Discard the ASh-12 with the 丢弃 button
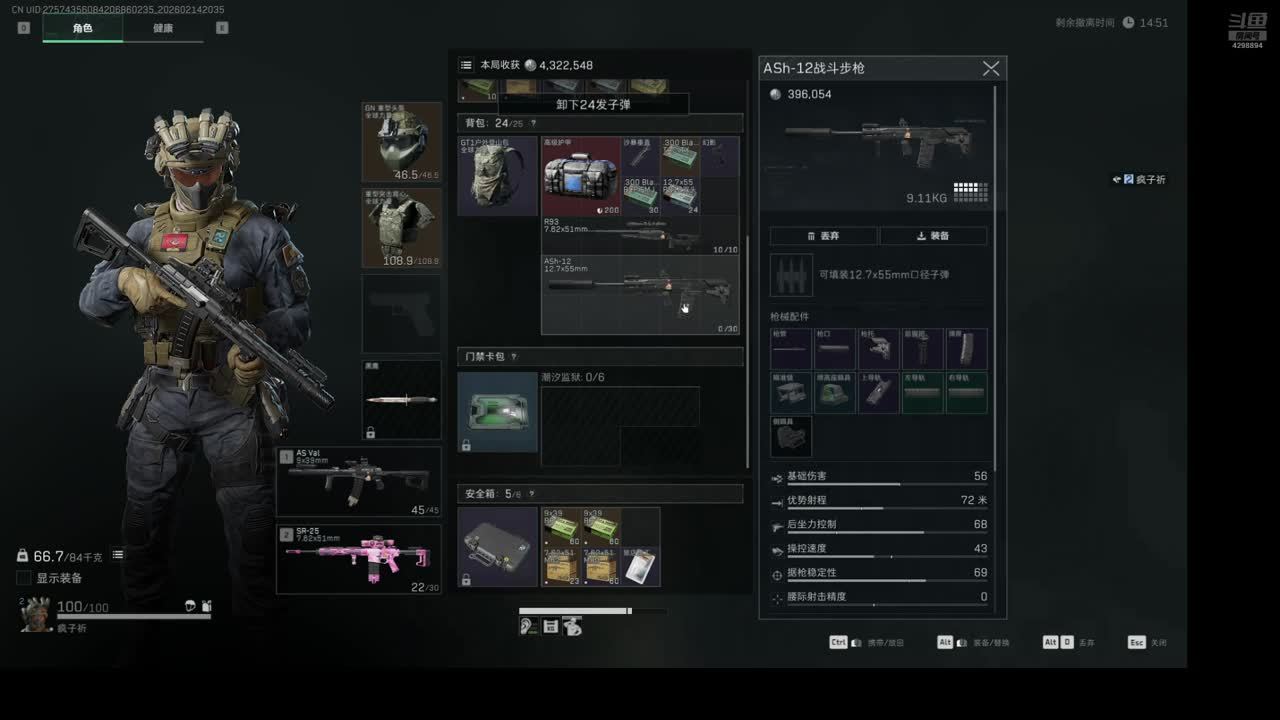1280x720 pixels. (x=824, y=236)
